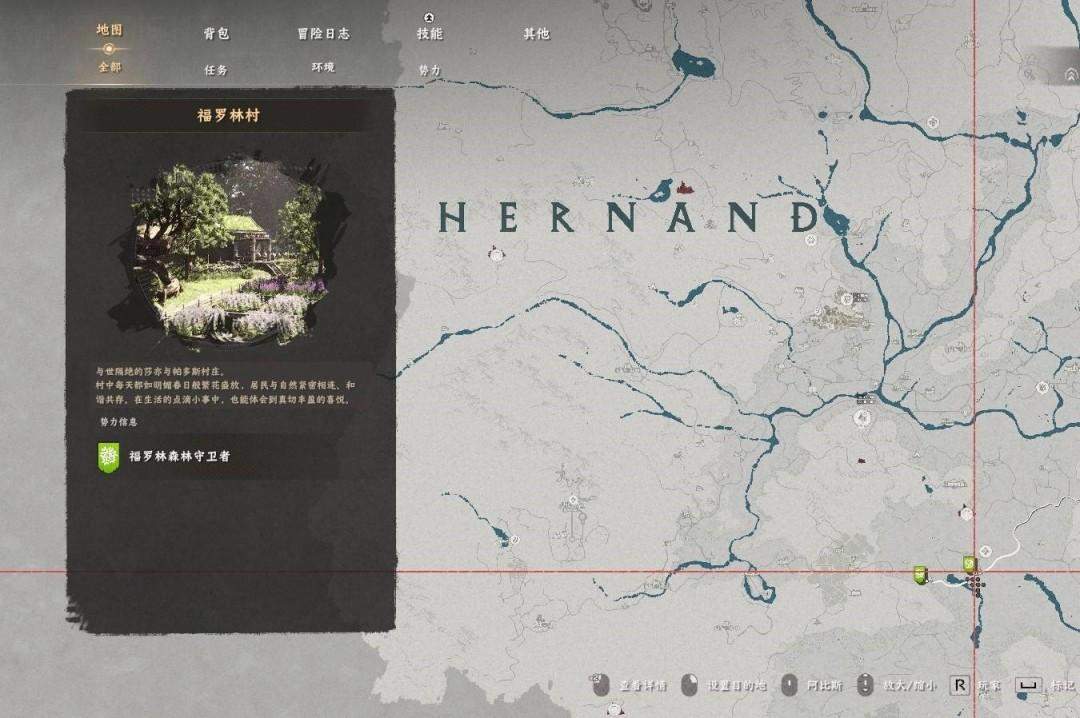
Task: Filter the map by 环境 (Environment)
Action: point(323,67)
